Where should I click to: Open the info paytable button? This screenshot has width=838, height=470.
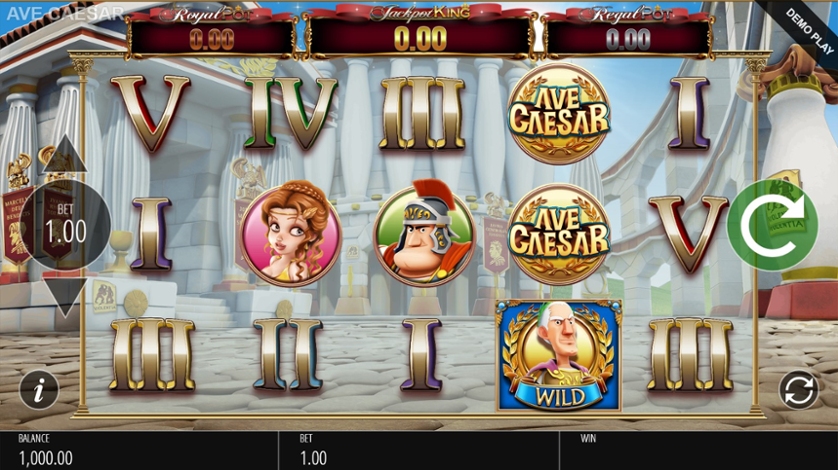[39, 389]
